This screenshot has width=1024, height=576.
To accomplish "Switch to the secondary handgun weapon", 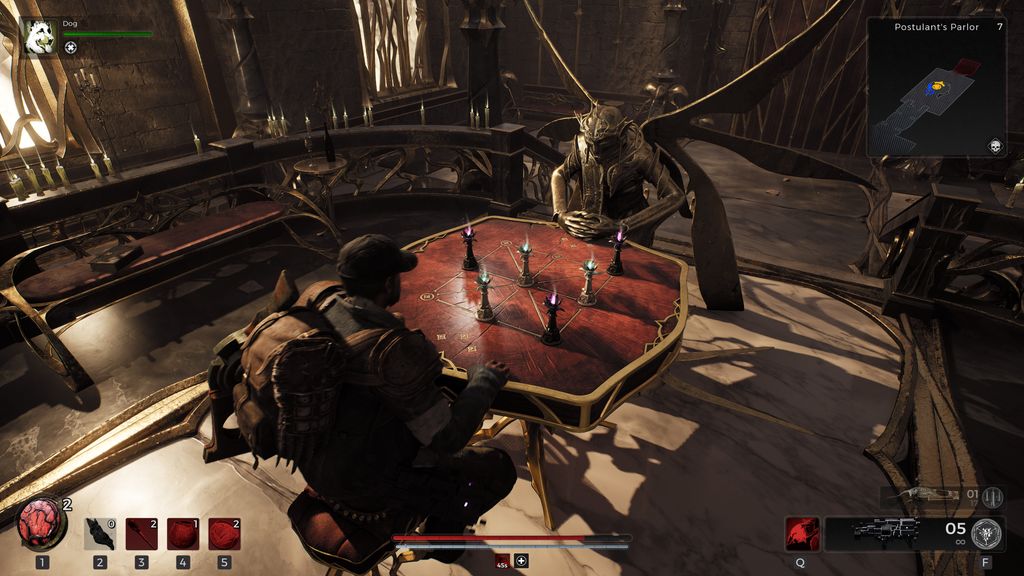I will pos(929,496).
